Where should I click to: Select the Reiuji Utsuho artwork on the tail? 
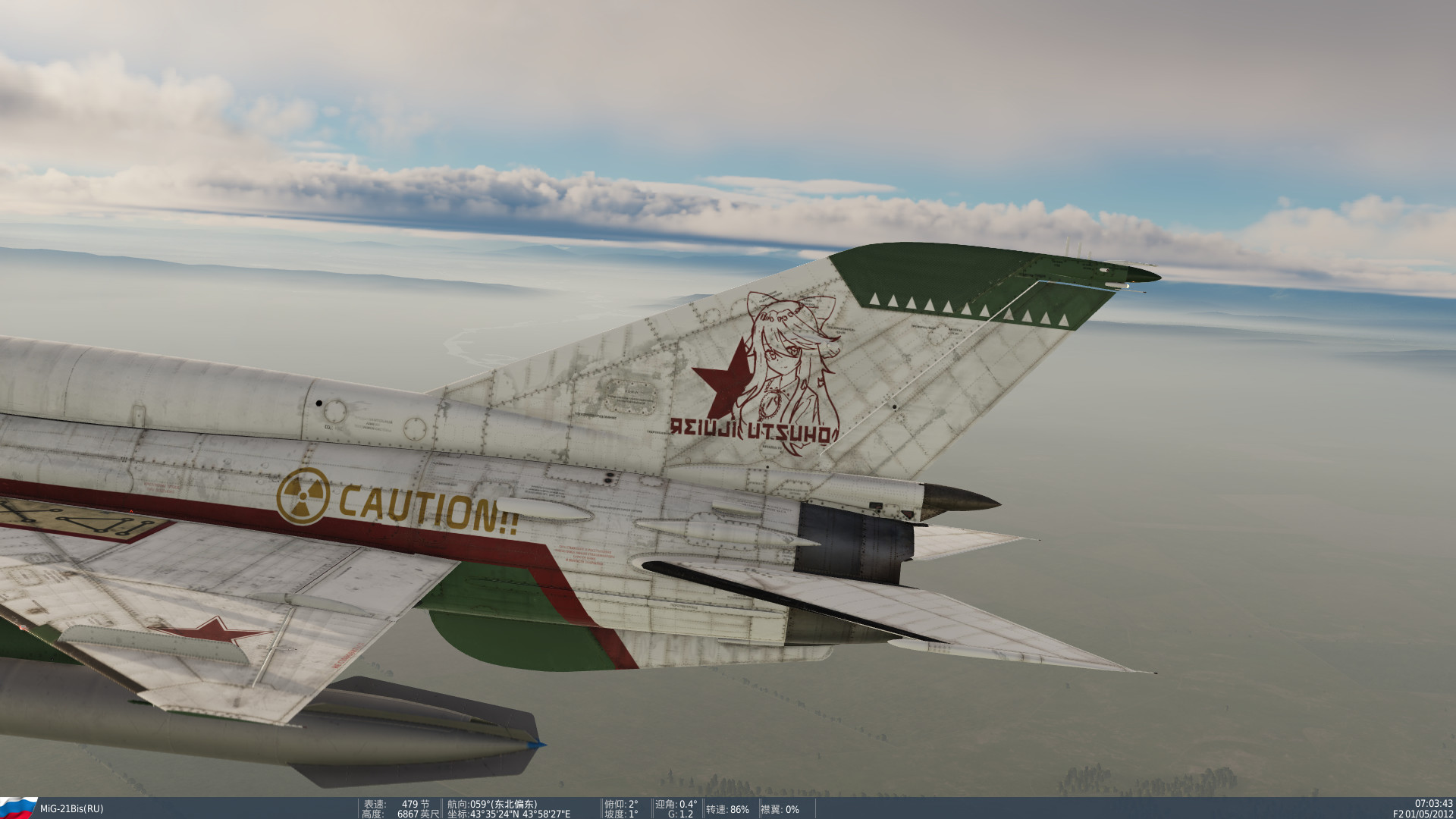tap(789, 364)
